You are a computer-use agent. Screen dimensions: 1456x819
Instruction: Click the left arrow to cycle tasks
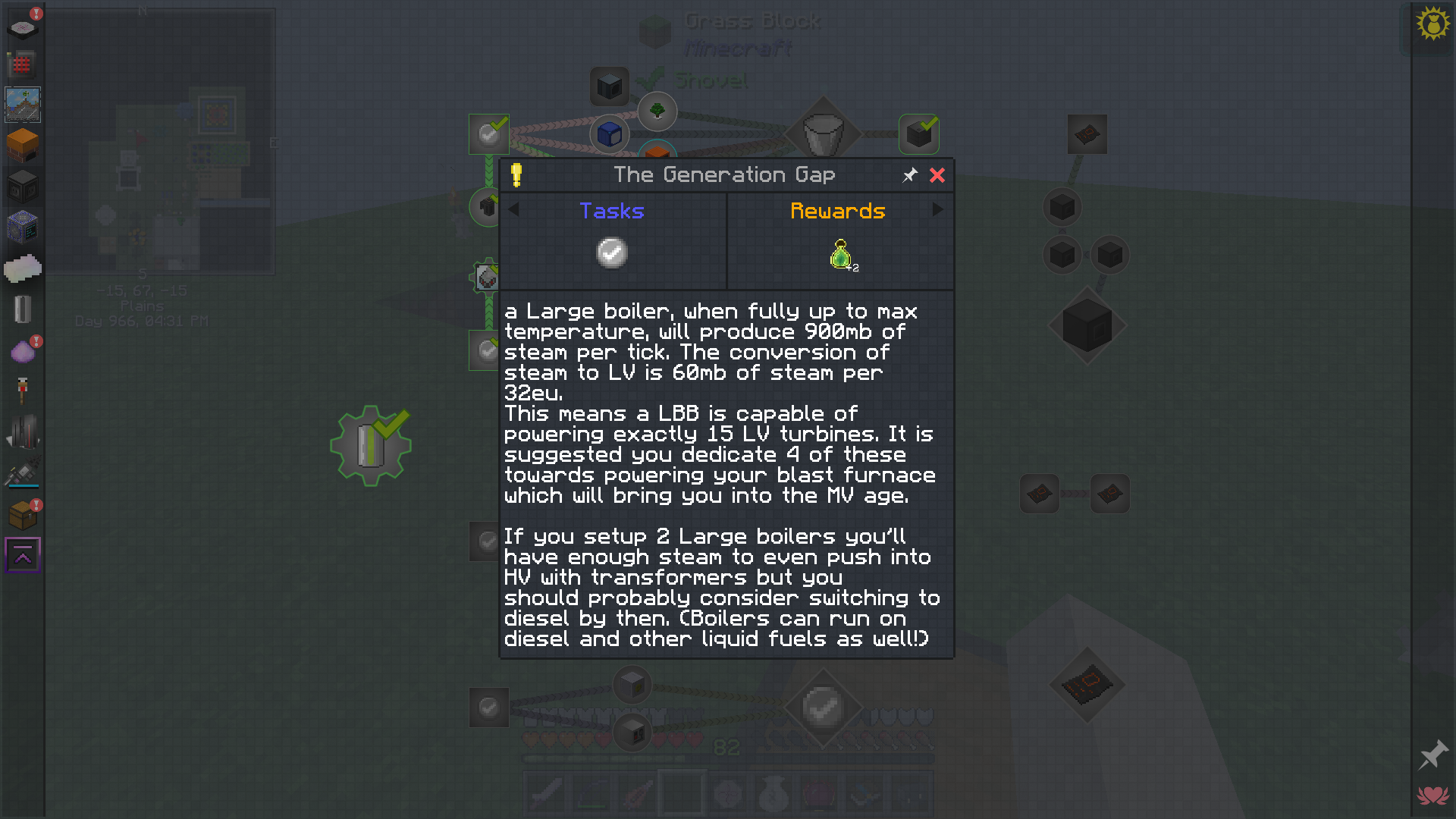pyautogui.click(x=515, y=210)
